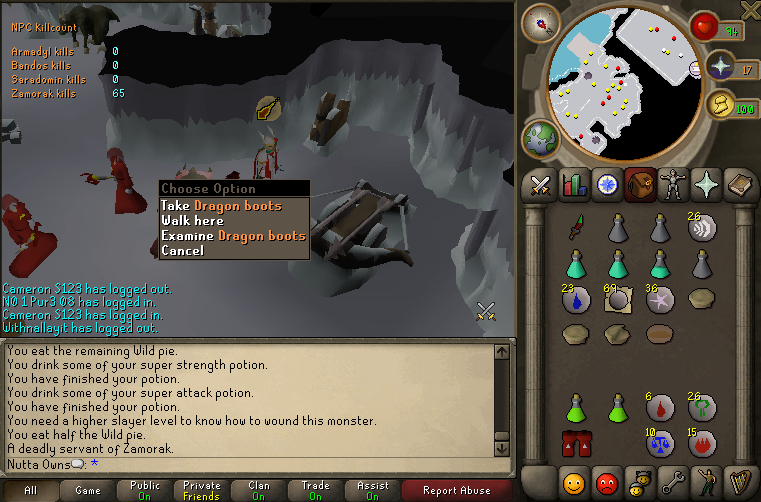761x502 pixels.
Task: Switch to the combat styles tab
Action: (541, 185)
